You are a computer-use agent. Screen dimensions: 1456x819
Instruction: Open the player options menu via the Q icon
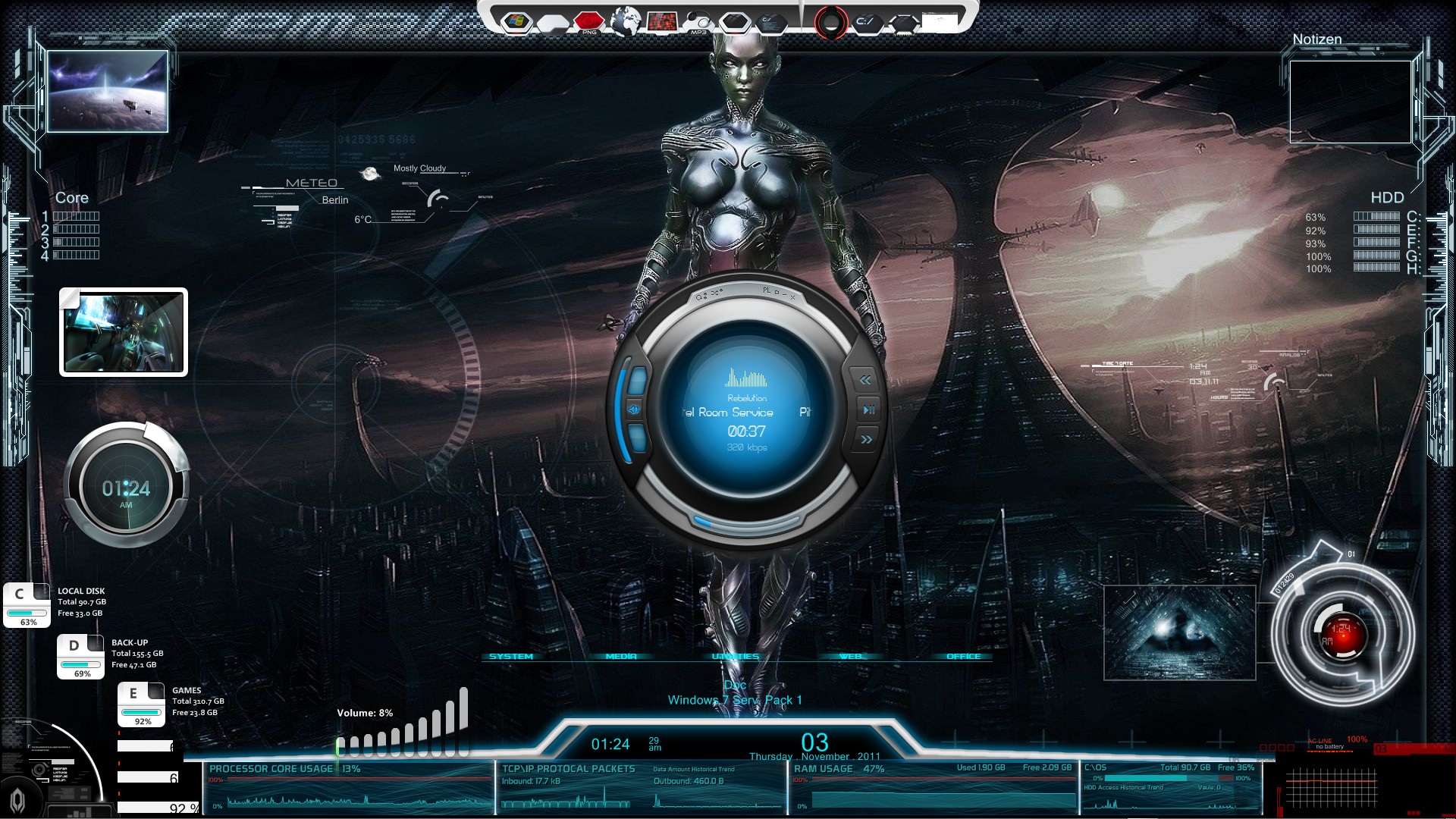click(699, 296)
